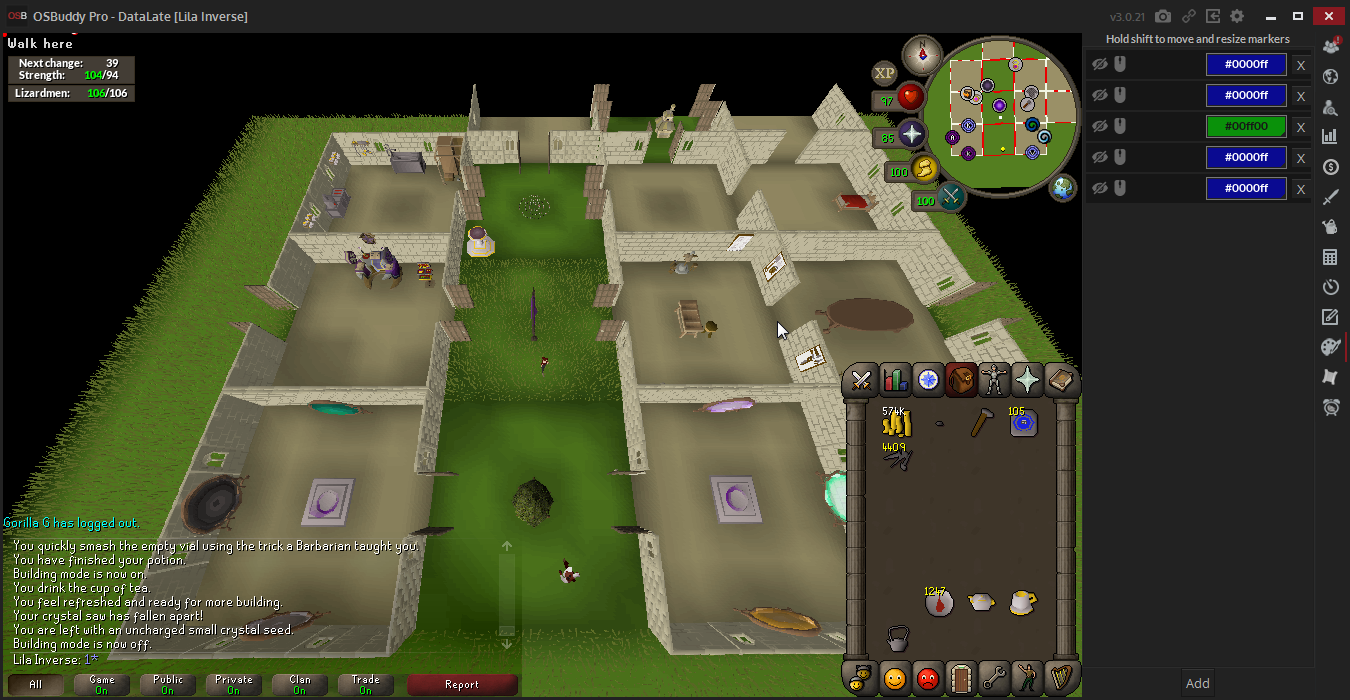Screen dimensions: 1350x700
Task: Open the Settings wrench tab
Action: click(994, 679)
